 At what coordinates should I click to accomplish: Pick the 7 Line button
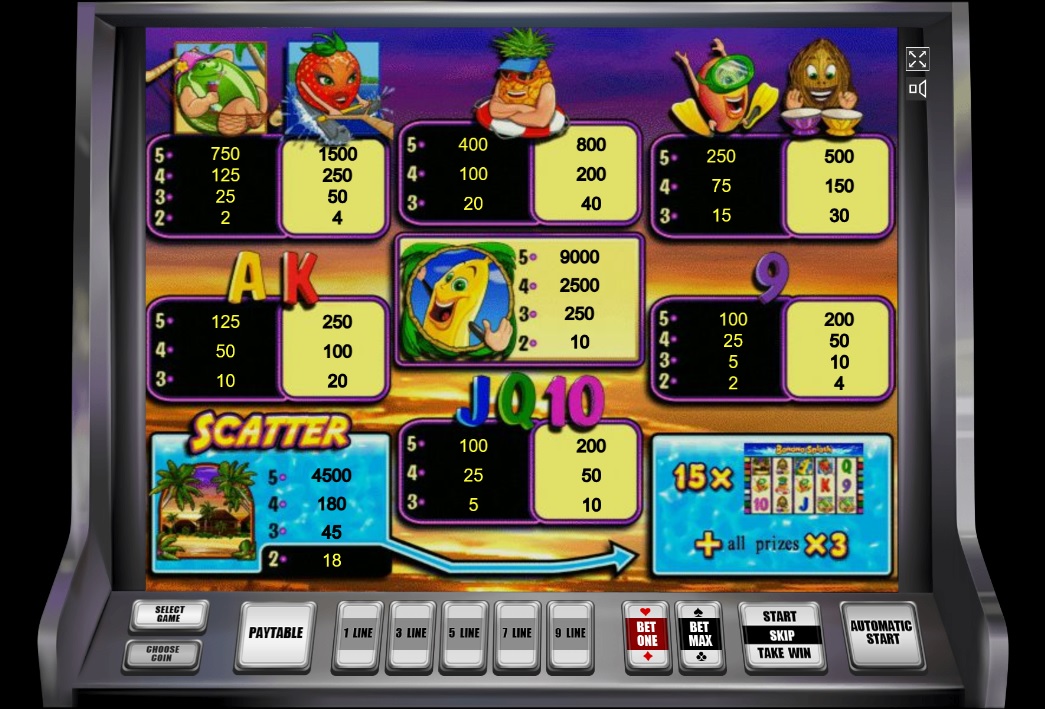click(x=518, y=633)
